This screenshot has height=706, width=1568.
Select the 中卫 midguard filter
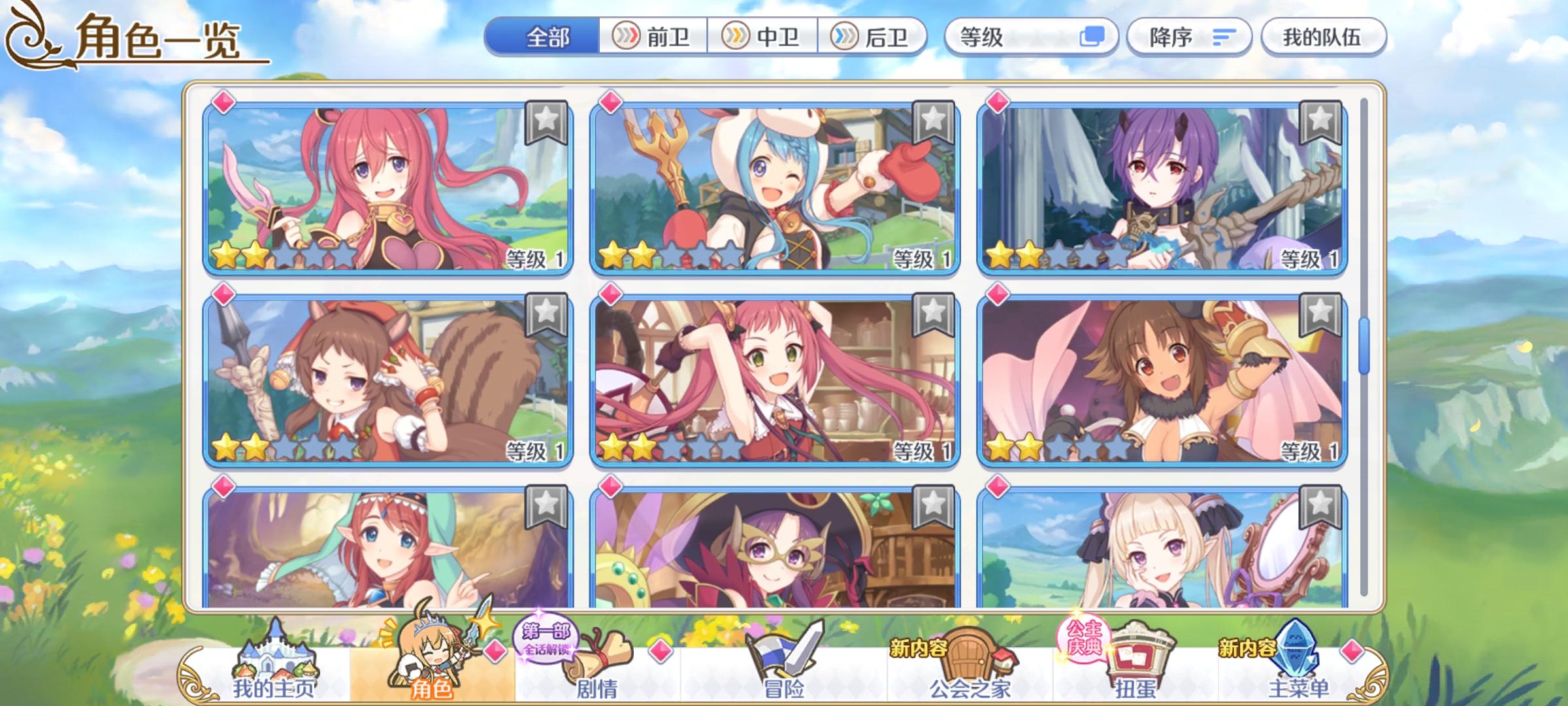763,37
